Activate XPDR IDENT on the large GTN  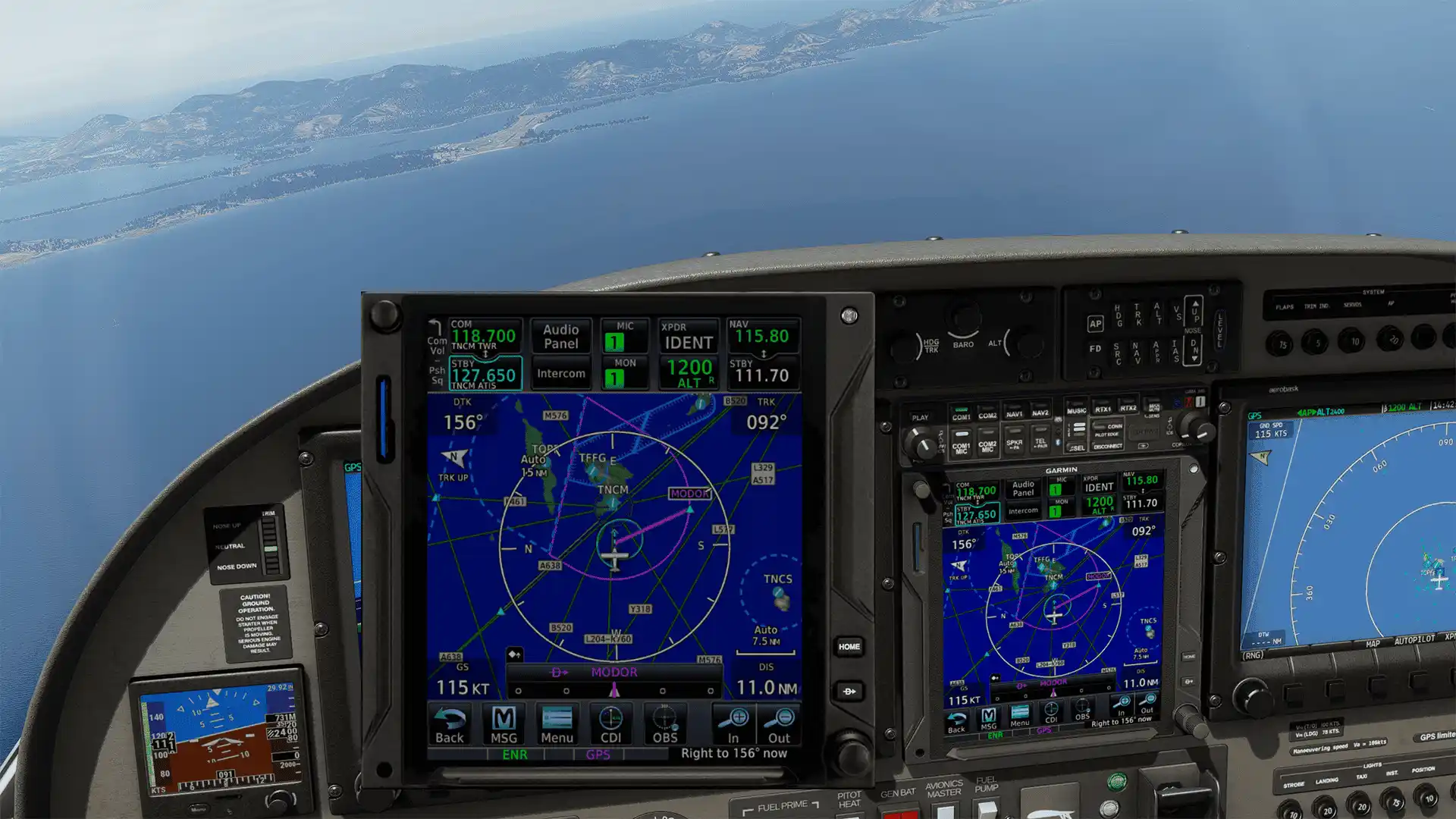[689, 336]
